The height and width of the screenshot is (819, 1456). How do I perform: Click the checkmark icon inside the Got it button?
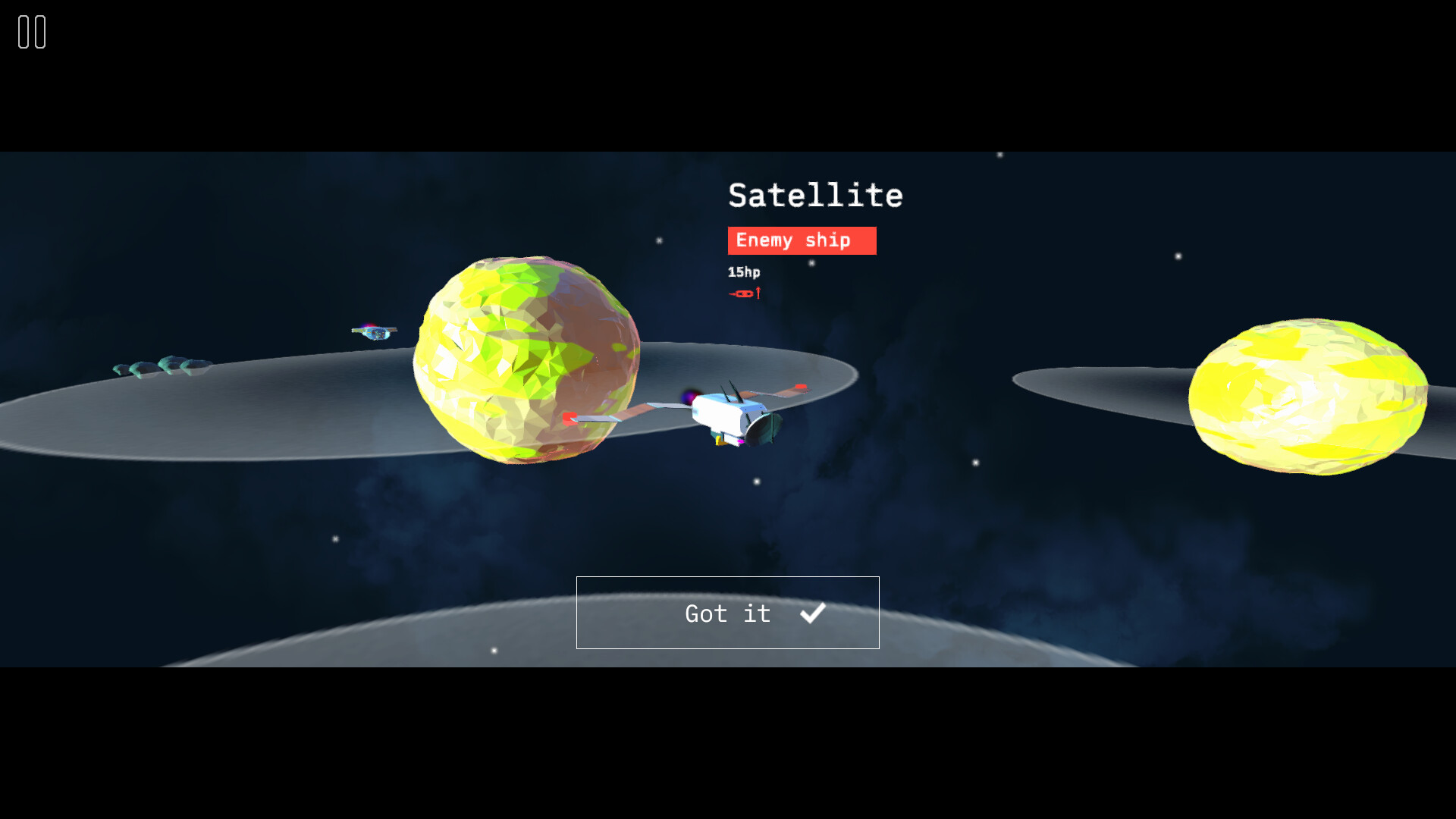coord(814,613)
